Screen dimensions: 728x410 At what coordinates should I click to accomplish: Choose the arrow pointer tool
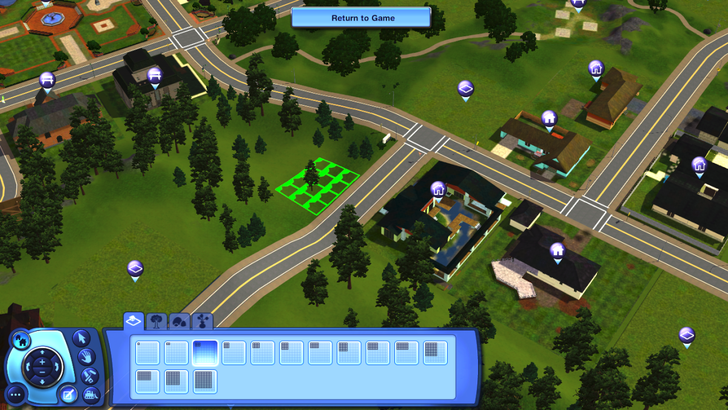[84, 338]
